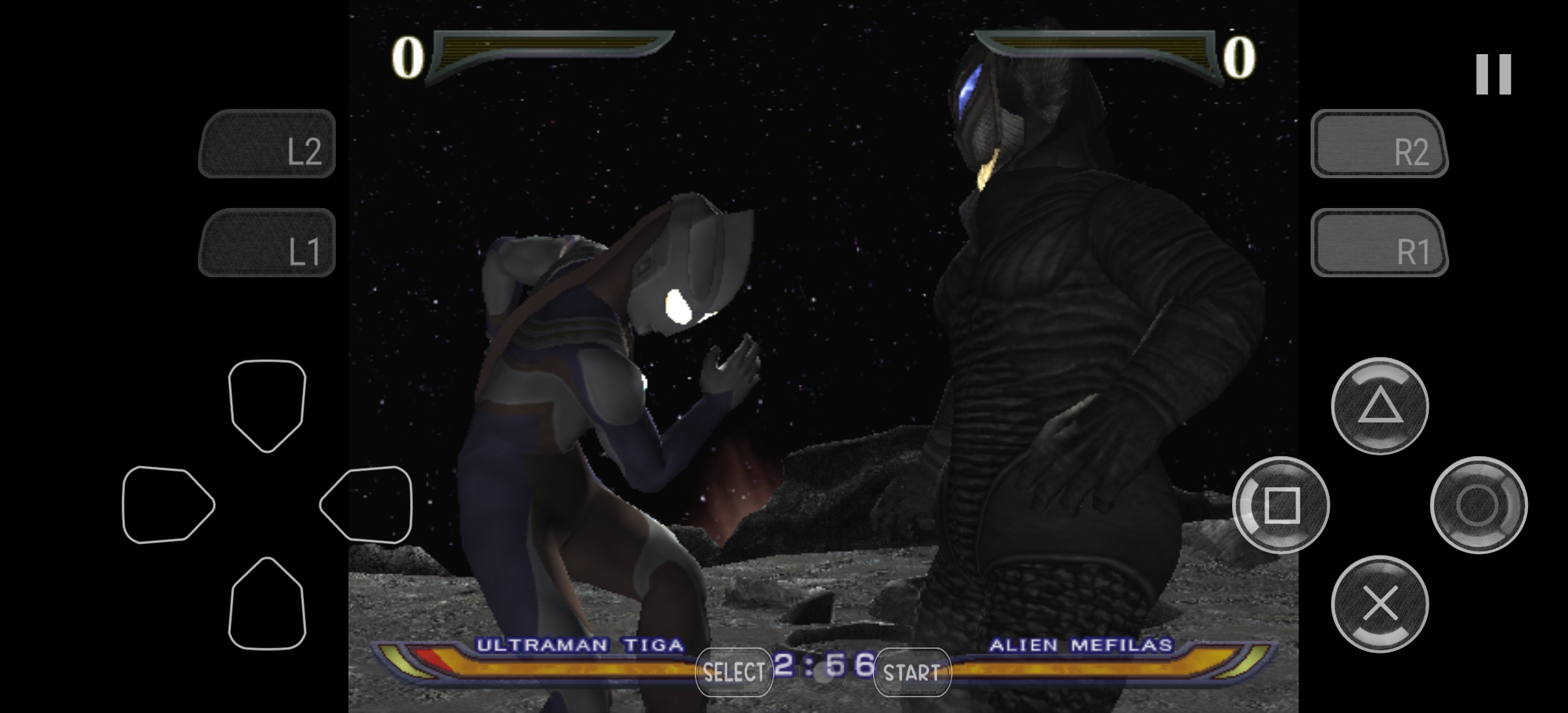This screenshot has width=1568, height=713.
Task: Tap the D-pad right arrow
Action: 367,505
